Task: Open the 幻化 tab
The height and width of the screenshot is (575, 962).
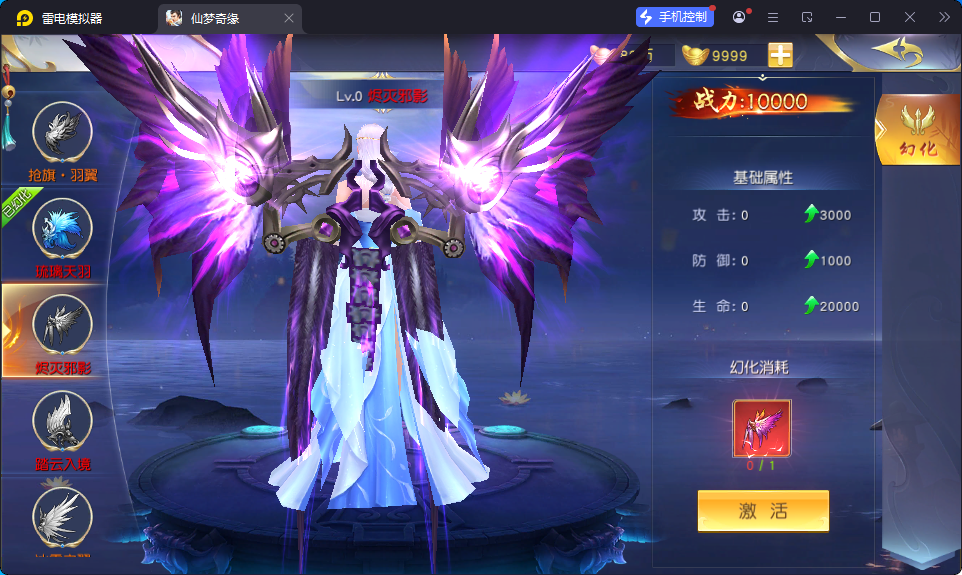Action: pos(917,130)
